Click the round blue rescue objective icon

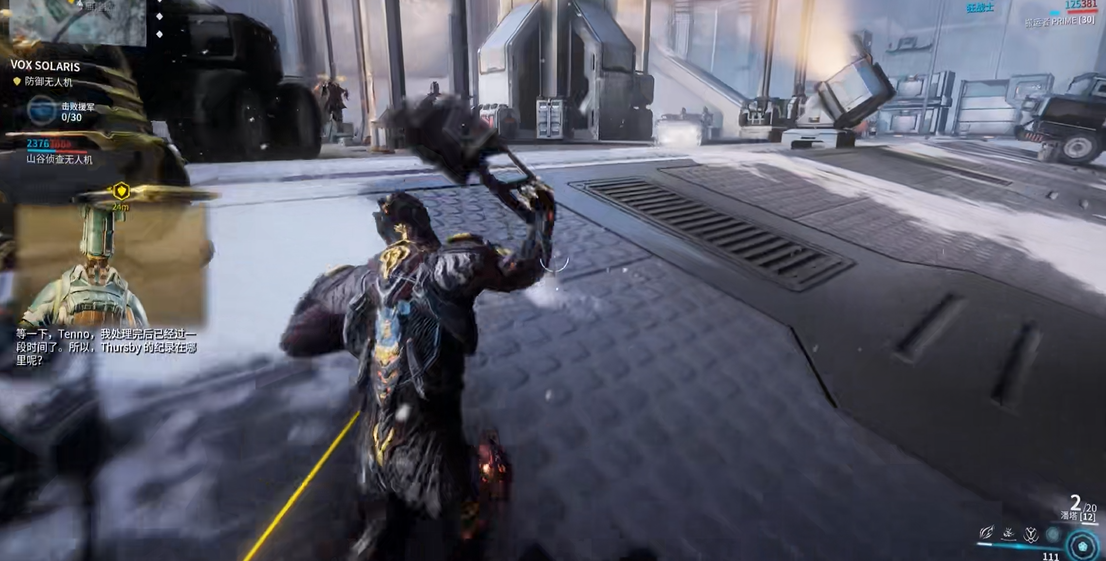(43, 110)
